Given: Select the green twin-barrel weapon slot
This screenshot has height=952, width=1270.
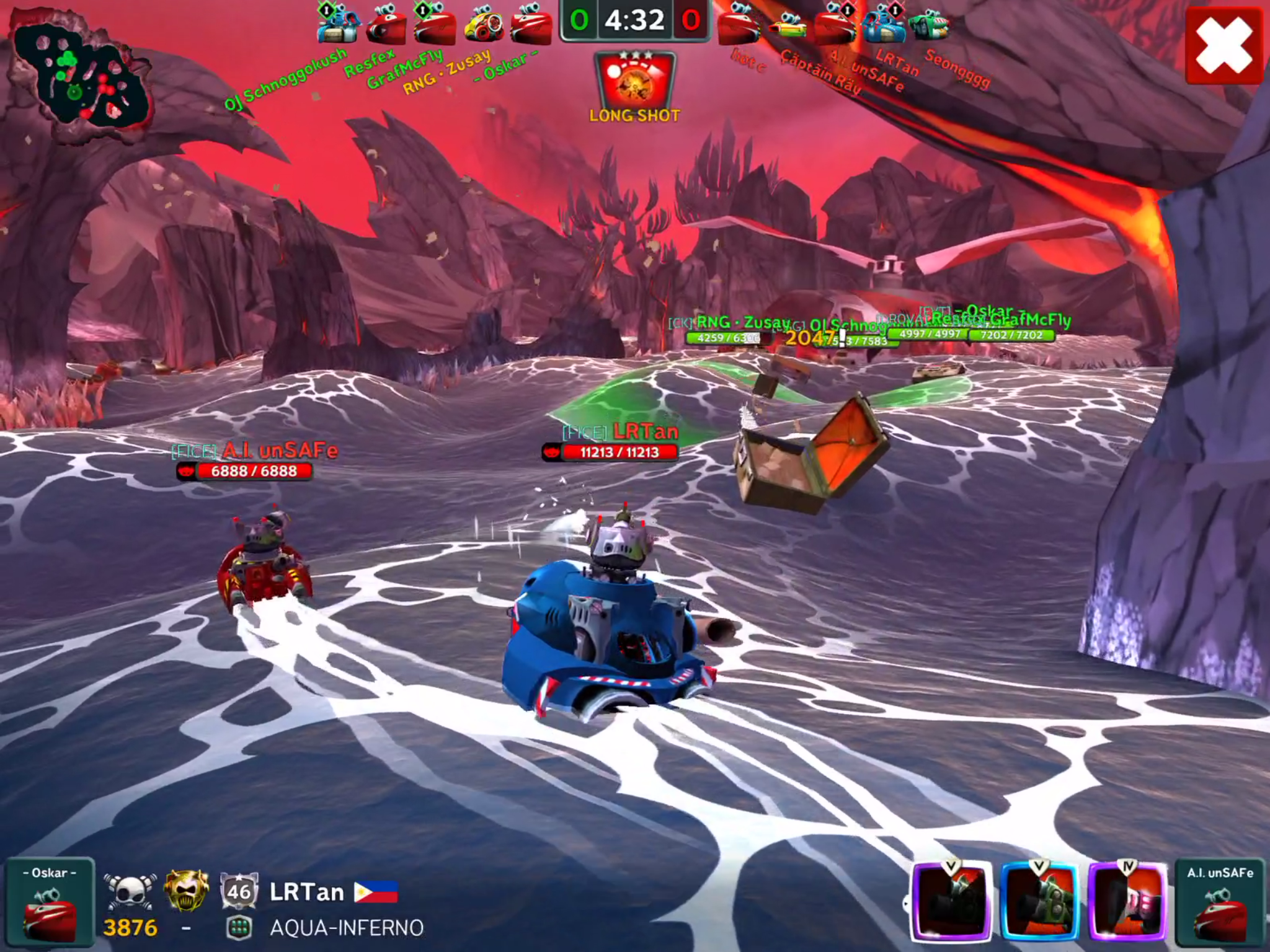Looking at the screenshot, I should [x=1040, y=902].
